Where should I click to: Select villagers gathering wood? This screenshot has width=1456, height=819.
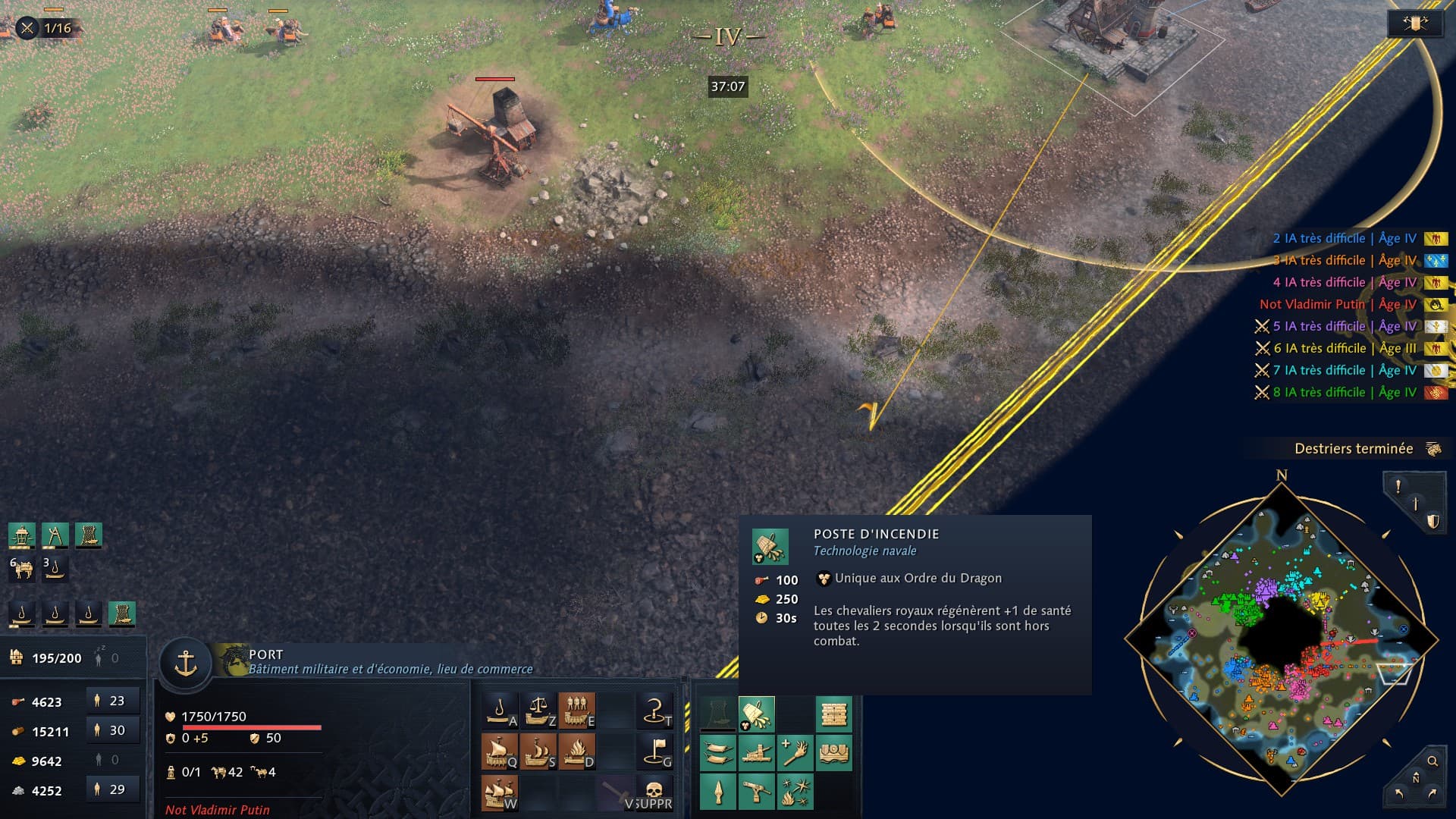point(113,730)
